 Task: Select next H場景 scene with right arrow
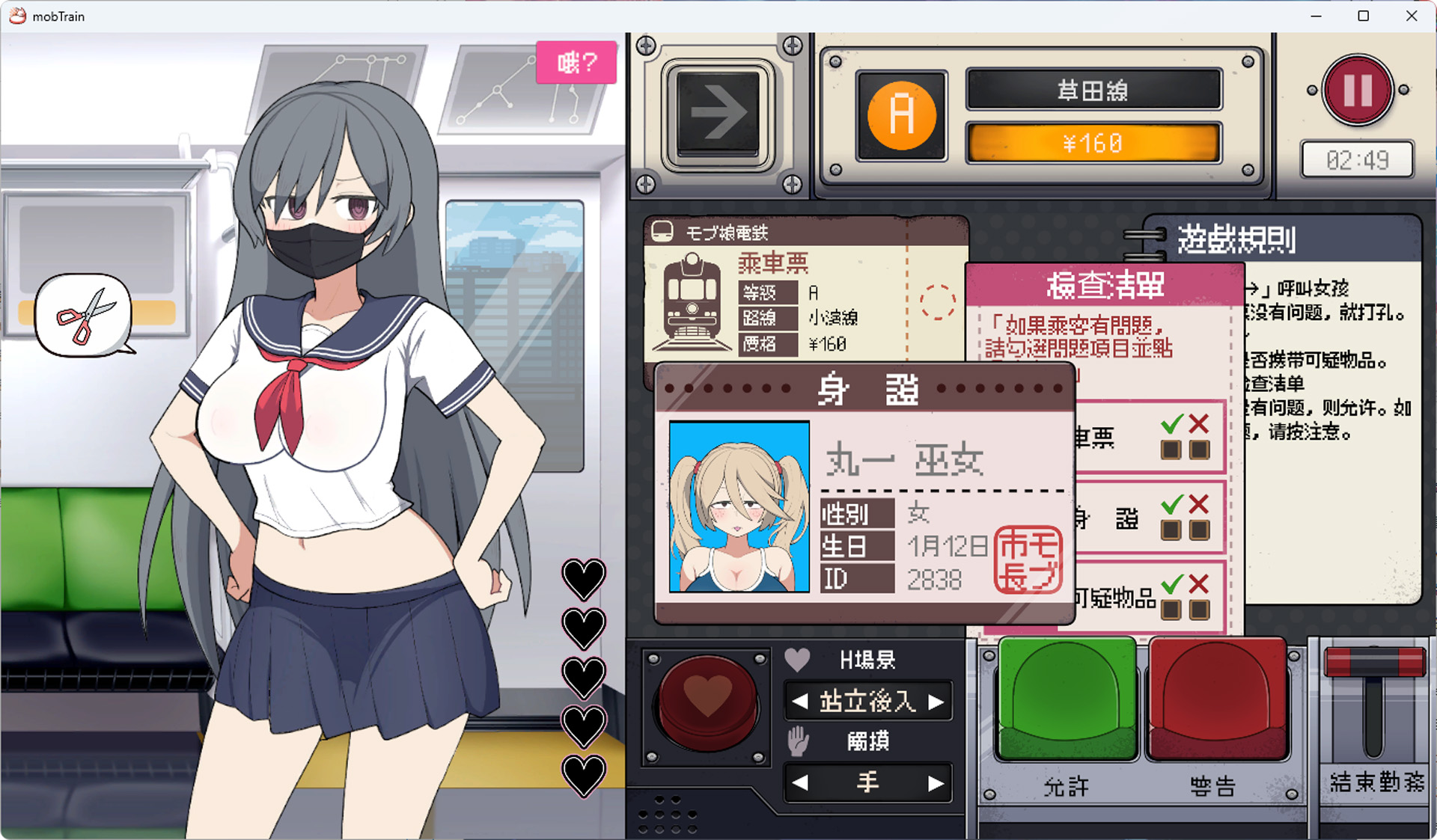pyautogui.click(x=936, y=702)
